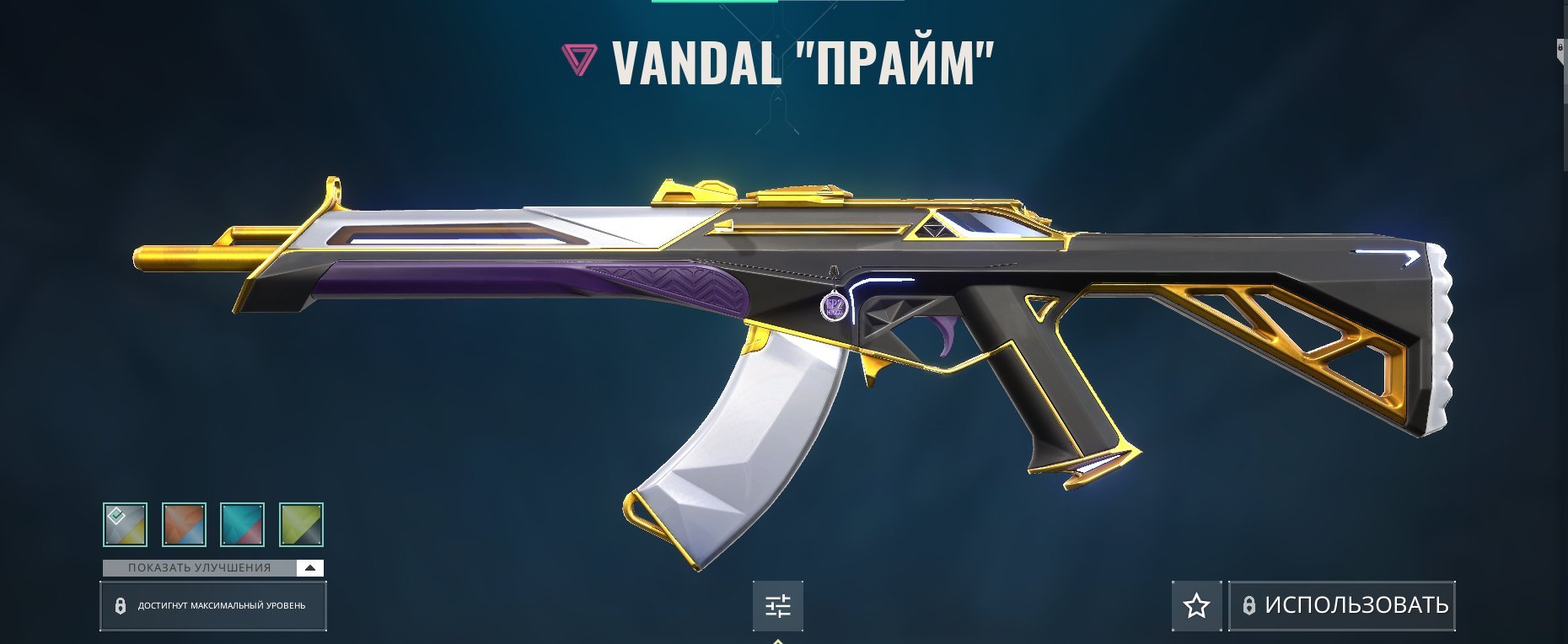This screenshot has height=644, width=1568.
Task: Apply the green and black color variant
Action: (301, 524)
